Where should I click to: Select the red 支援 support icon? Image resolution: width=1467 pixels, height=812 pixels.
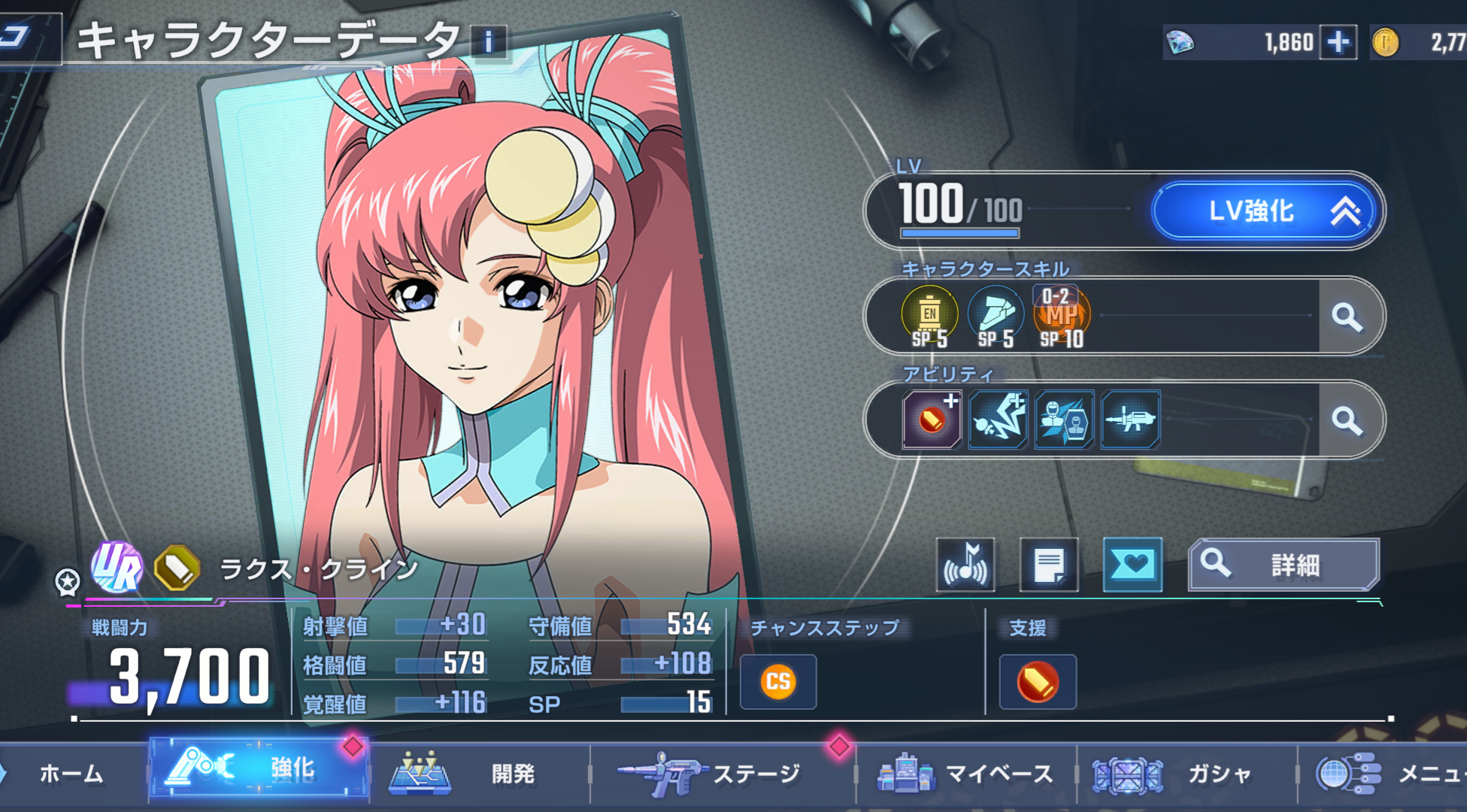pos(1038,682)
